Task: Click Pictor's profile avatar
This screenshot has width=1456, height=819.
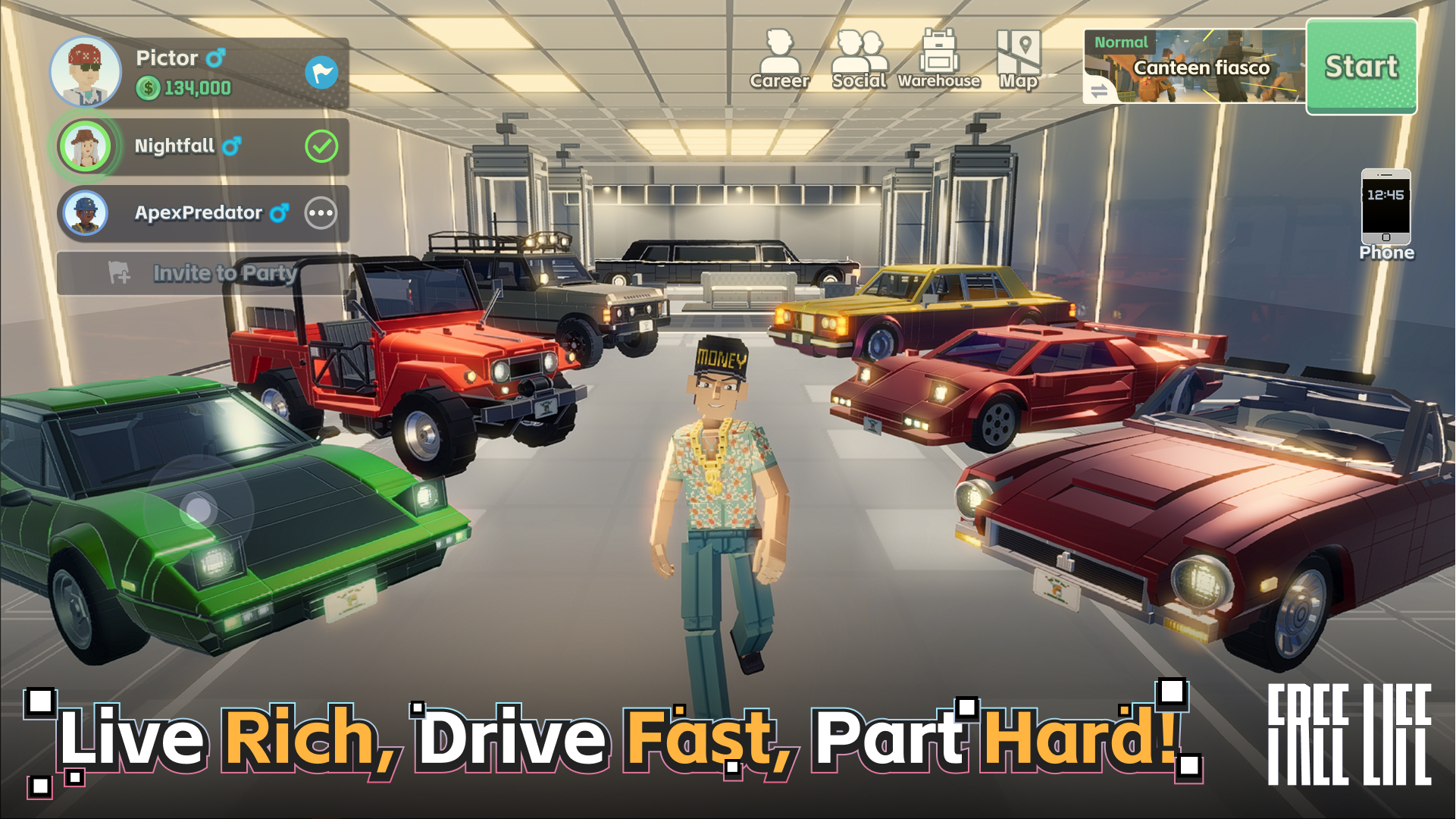Action: (86, 71)
